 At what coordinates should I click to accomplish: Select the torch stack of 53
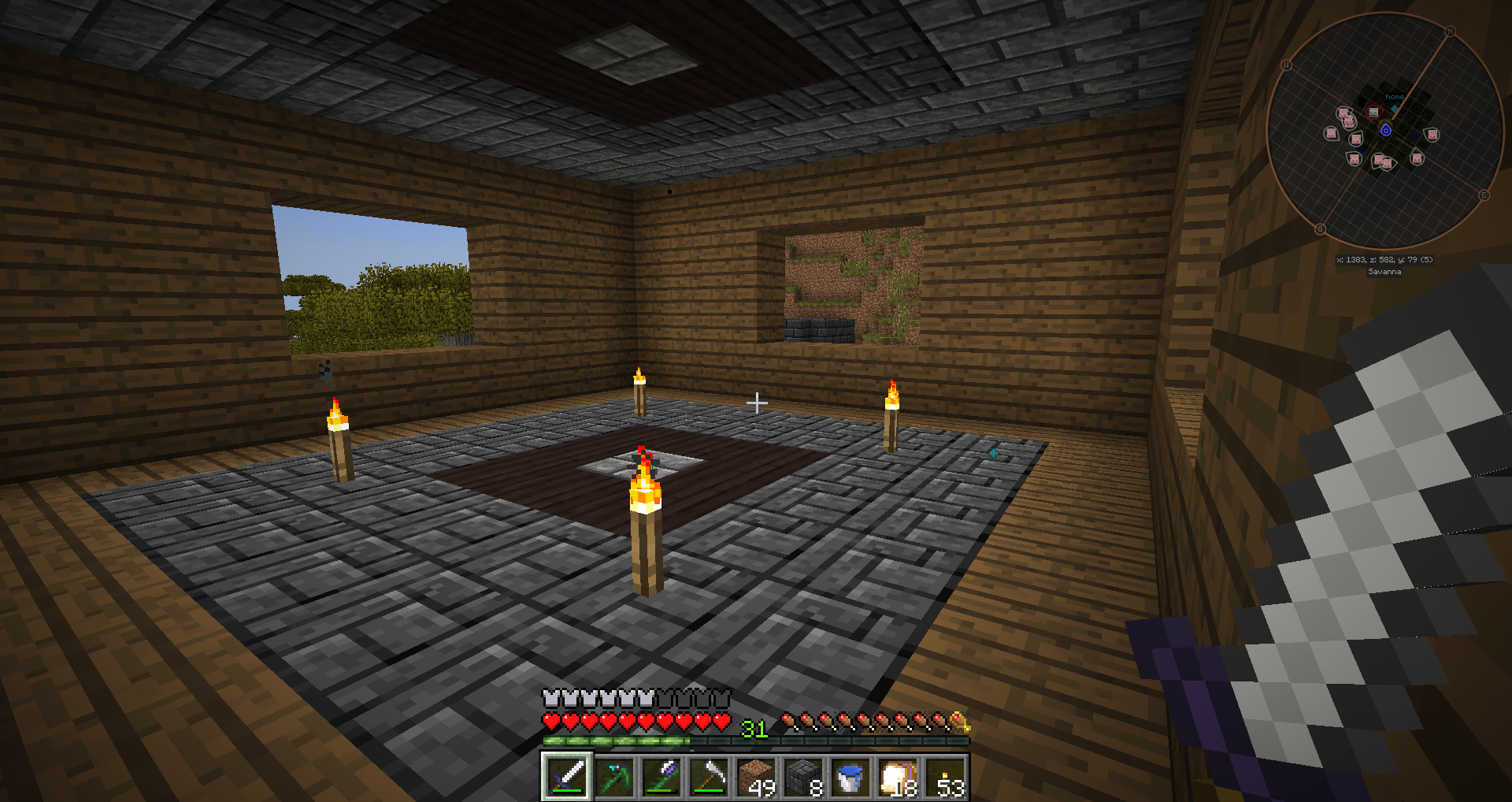[x=945, y=777]
